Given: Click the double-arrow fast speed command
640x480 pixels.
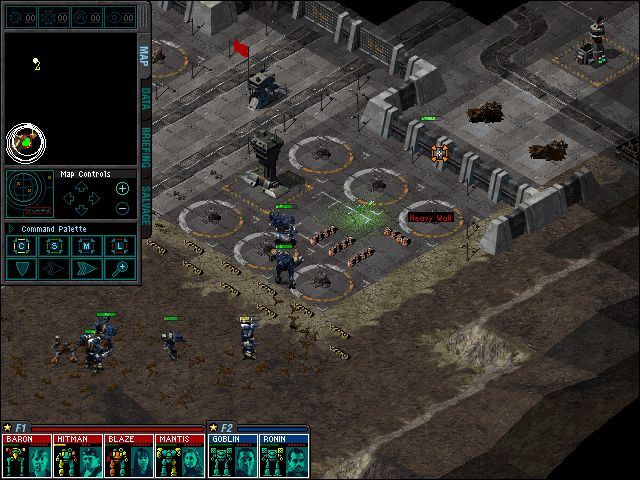Looking at the screenshot, I should point(87,268).
